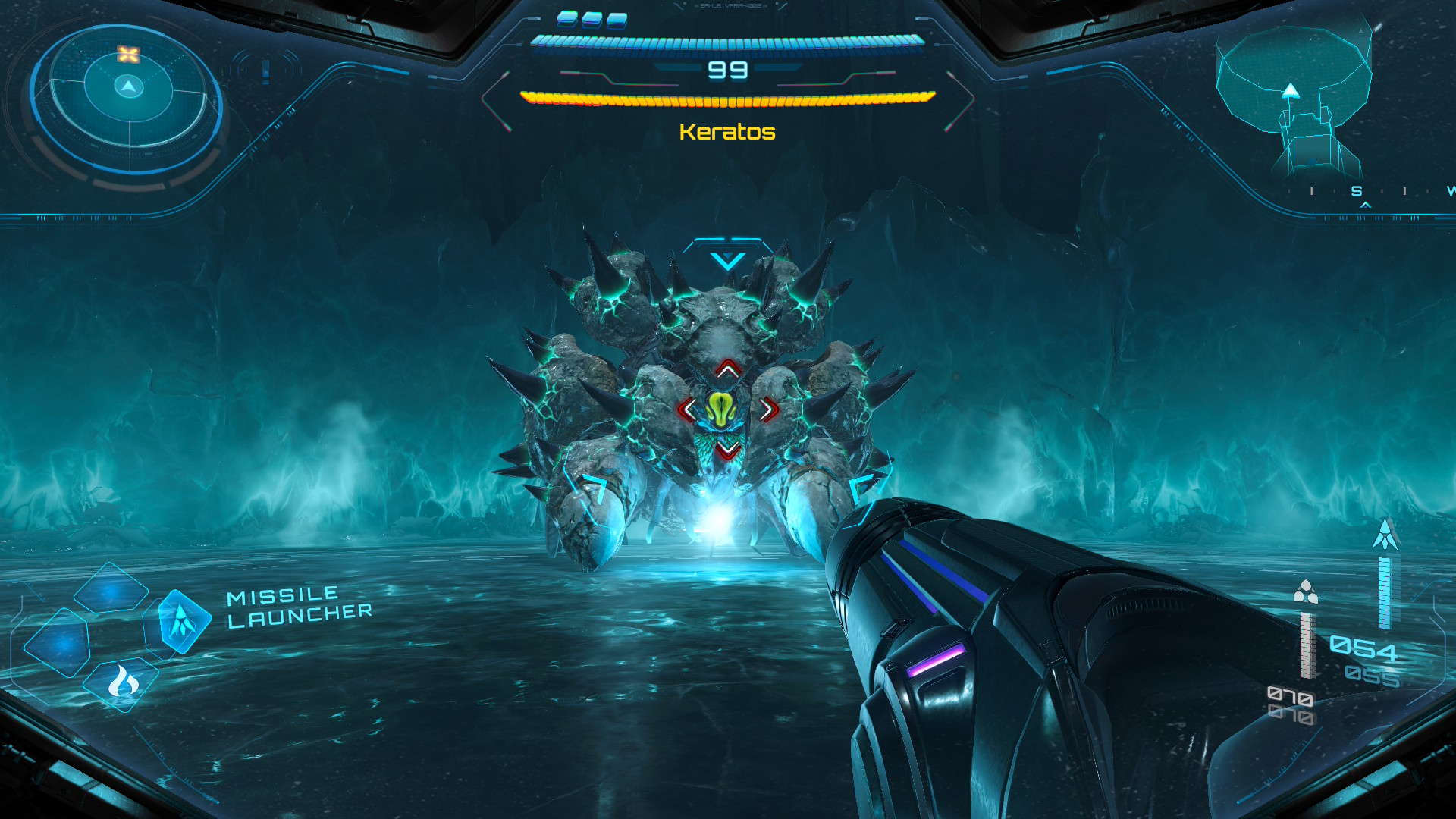Choose the flame shot icon in weapon selector

122,683
